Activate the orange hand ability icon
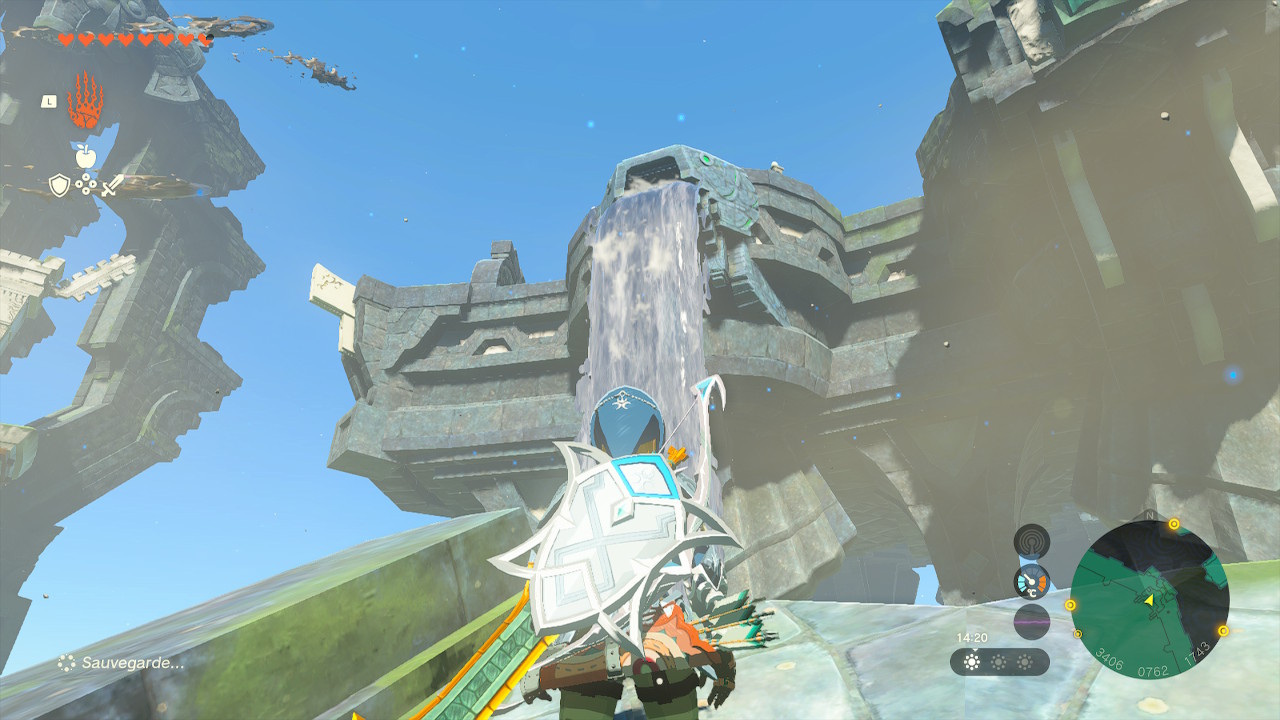 [x=85, y=100]
